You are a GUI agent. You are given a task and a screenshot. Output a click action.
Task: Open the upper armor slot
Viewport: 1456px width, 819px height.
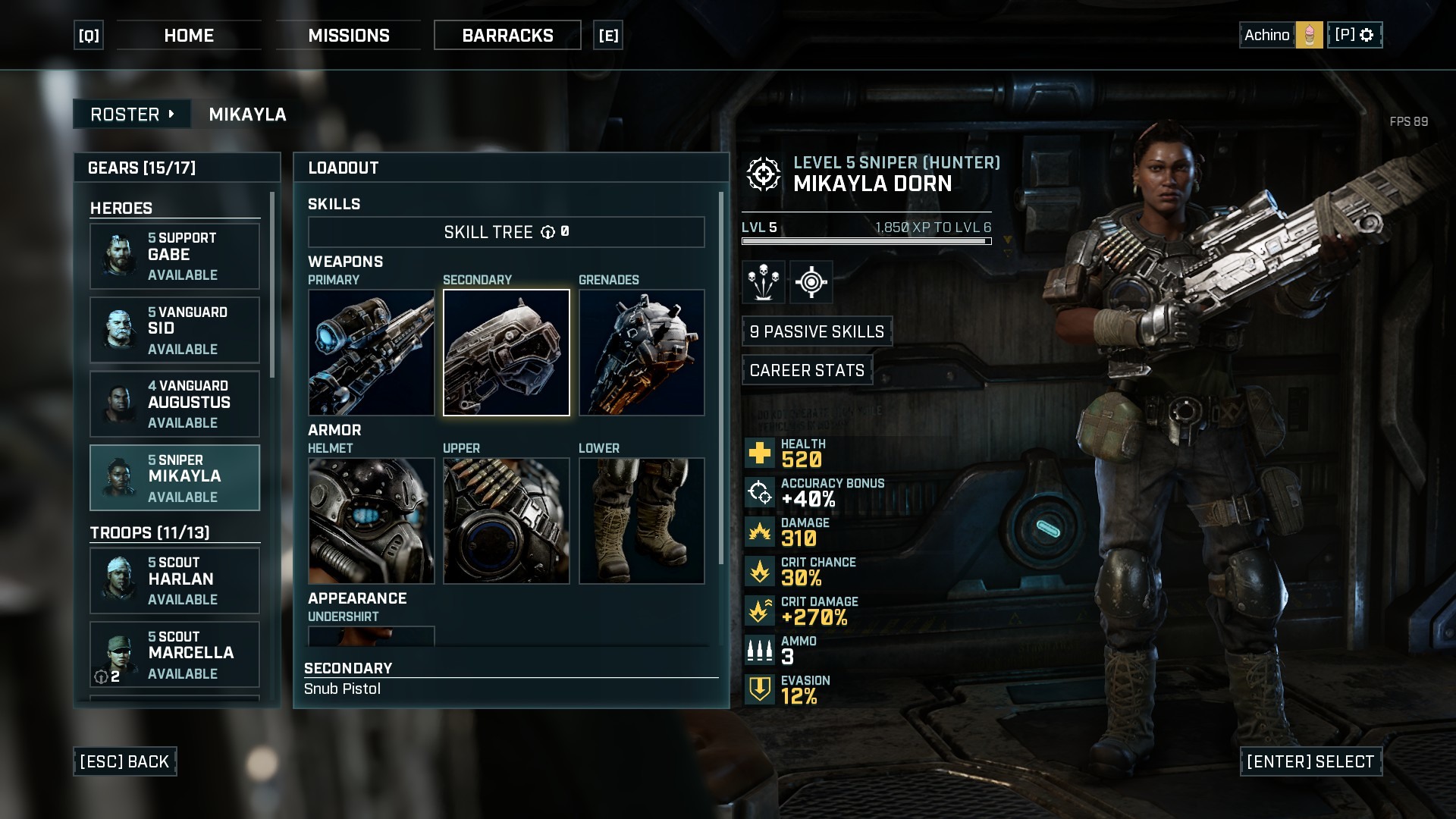(x=507, y=521)
